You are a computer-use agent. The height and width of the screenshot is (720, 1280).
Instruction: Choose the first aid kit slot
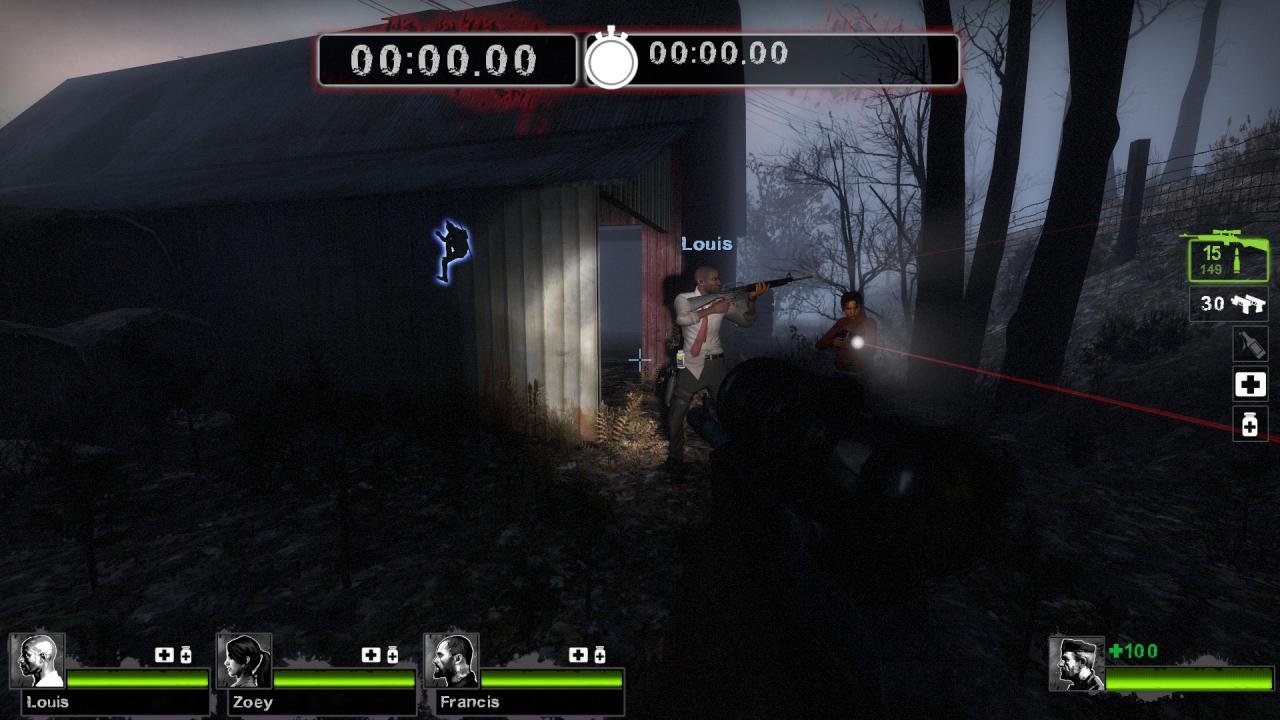pyautogui.click(x=1250, y=384)
